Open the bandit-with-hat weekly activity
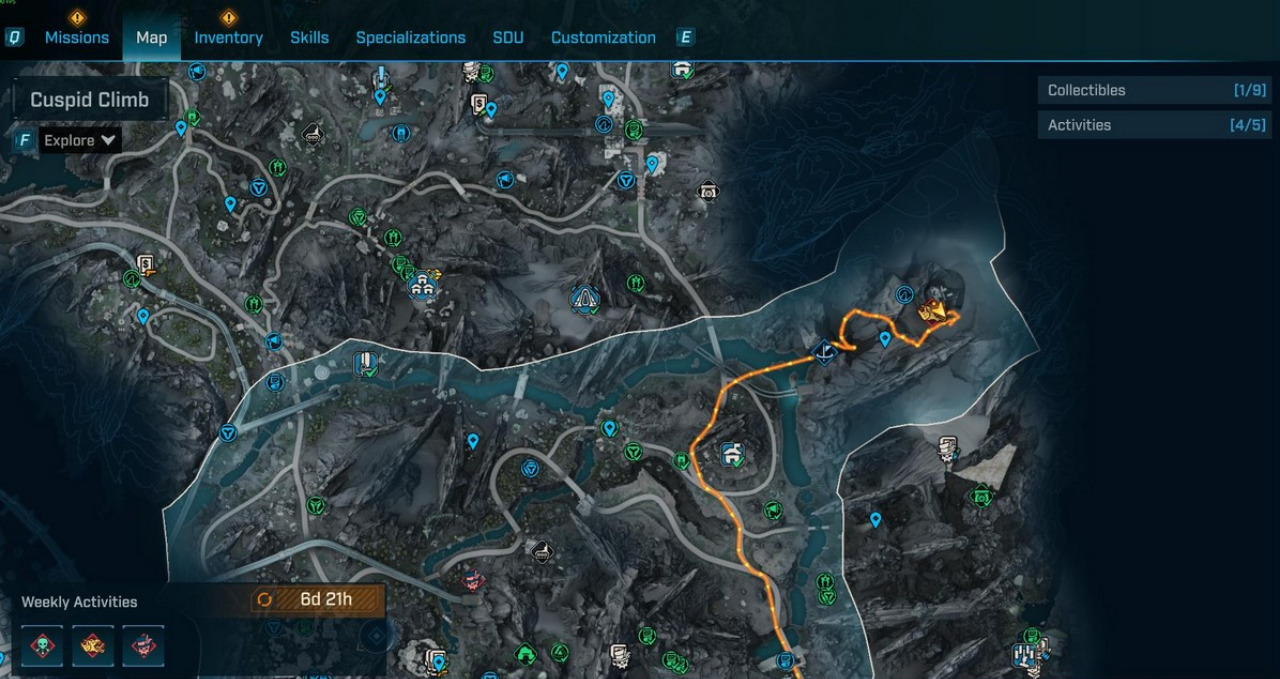 pos(143,646)
